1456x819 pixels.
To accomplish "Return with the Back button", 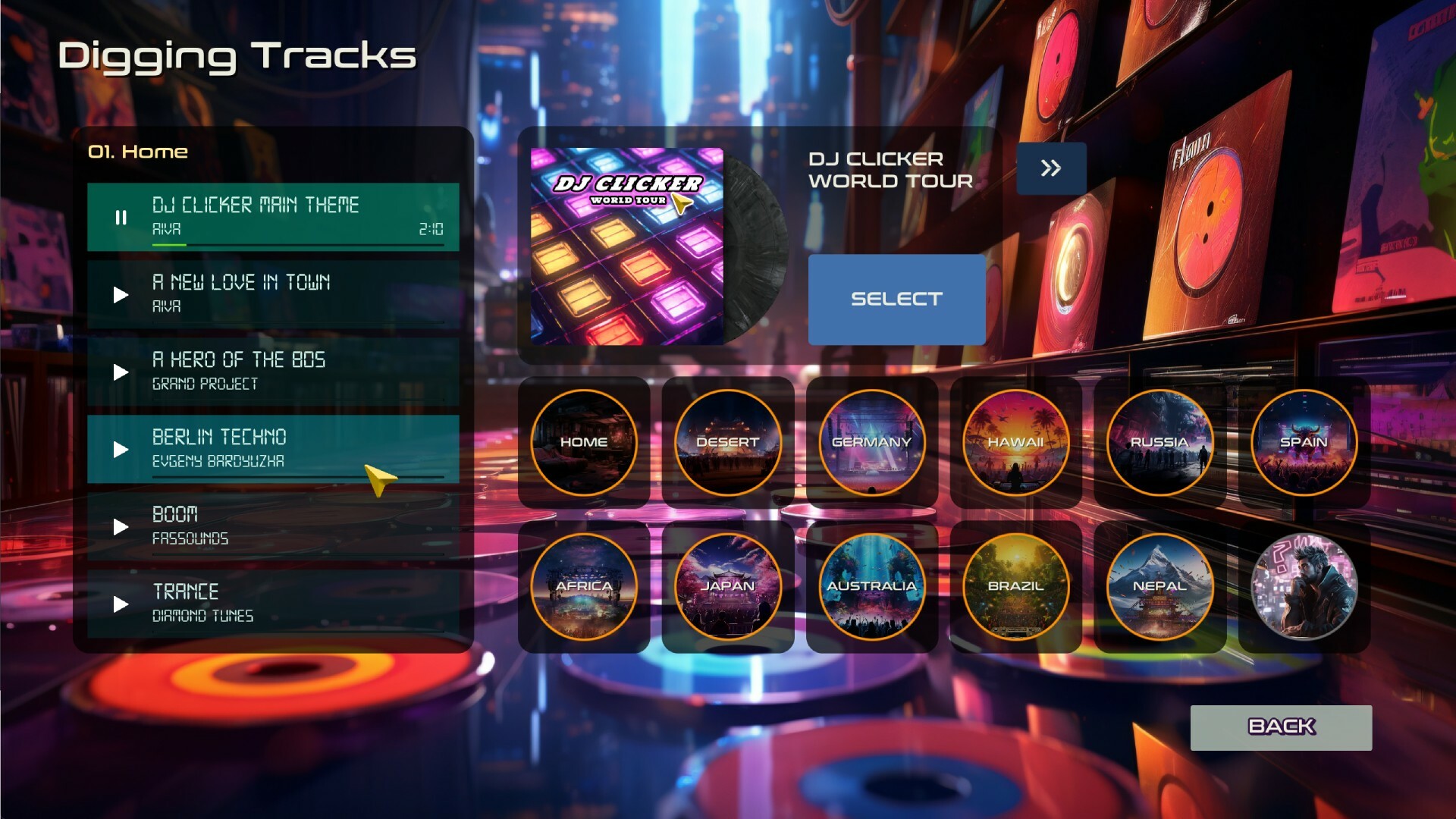I will point(1281,727).
